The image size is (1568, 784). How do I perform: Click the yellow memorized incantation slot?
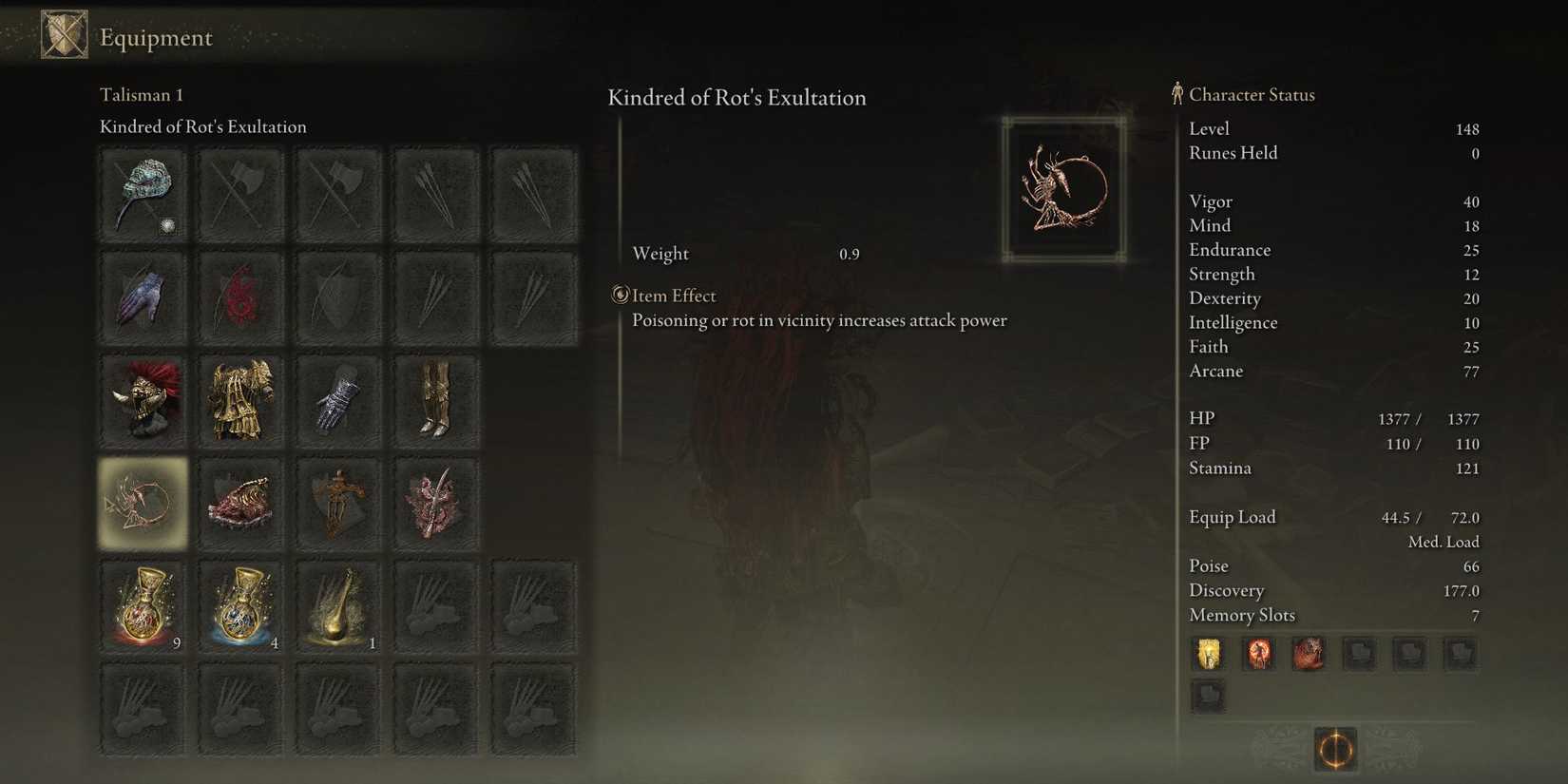(1208, 654)
